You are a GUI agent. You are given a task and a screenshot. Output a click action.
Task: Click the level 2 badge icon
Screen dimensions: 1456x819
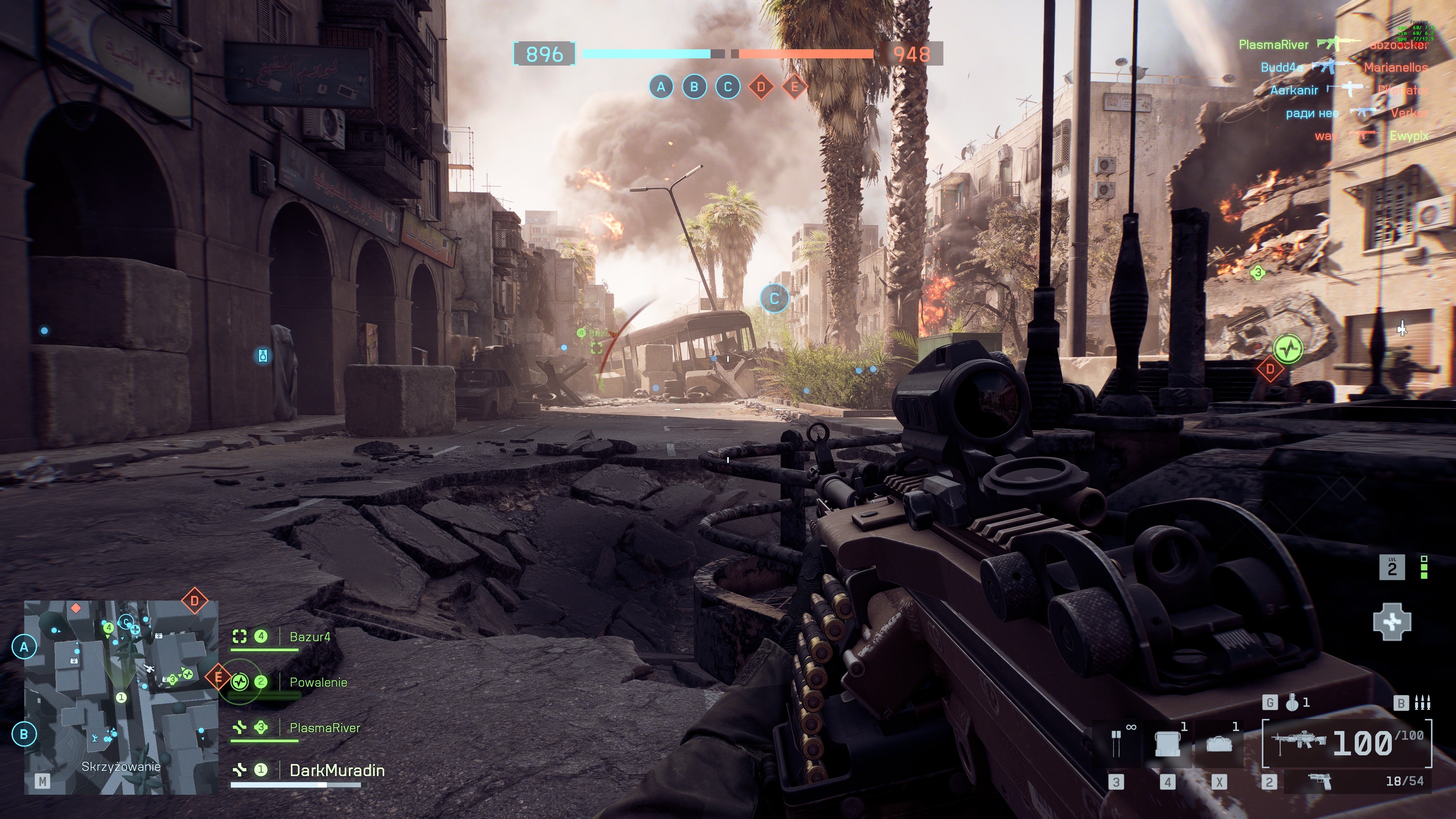(x=1392, y=568)
